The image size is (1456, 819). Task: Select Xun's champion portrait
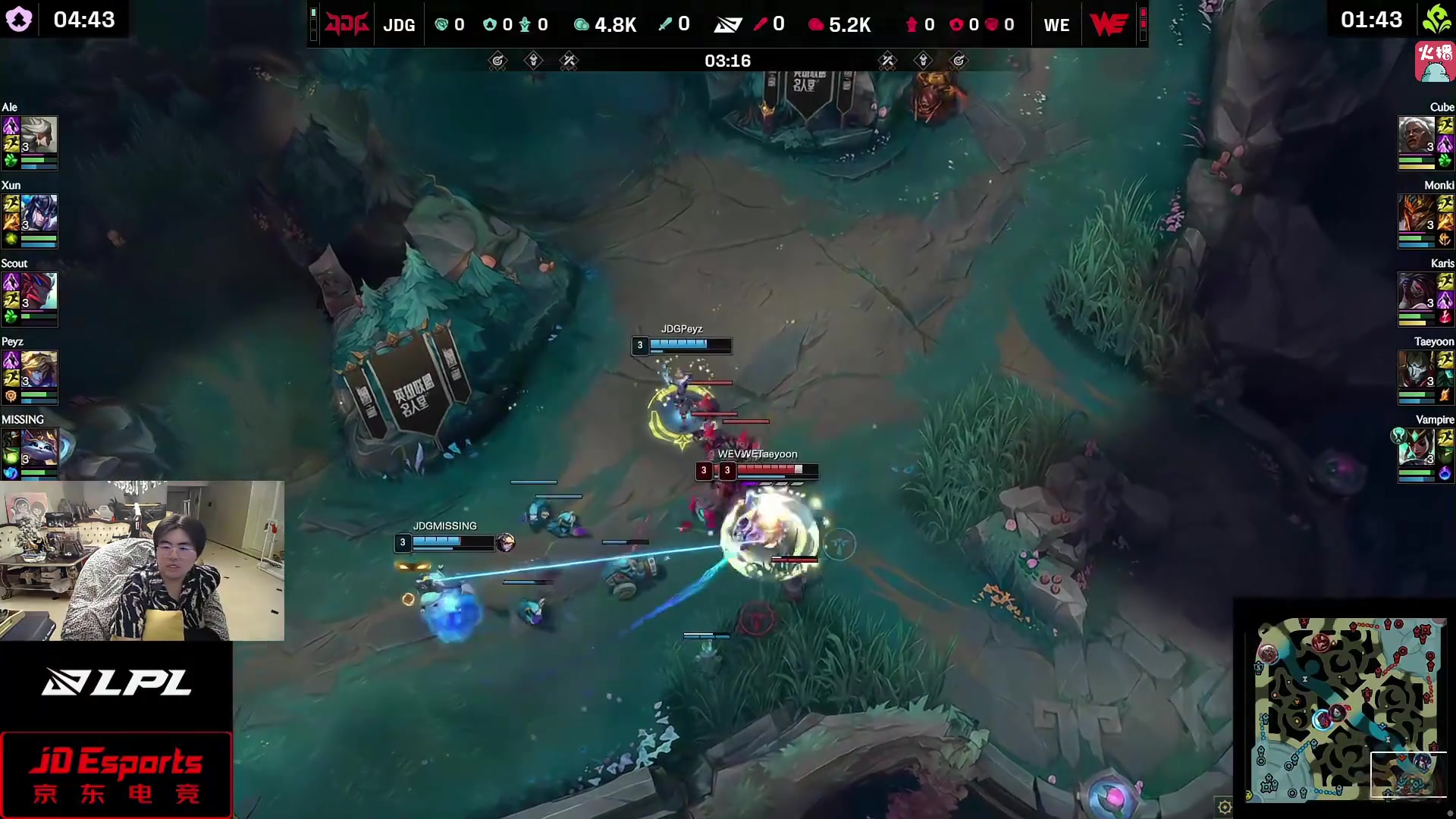tap(39, 214)
